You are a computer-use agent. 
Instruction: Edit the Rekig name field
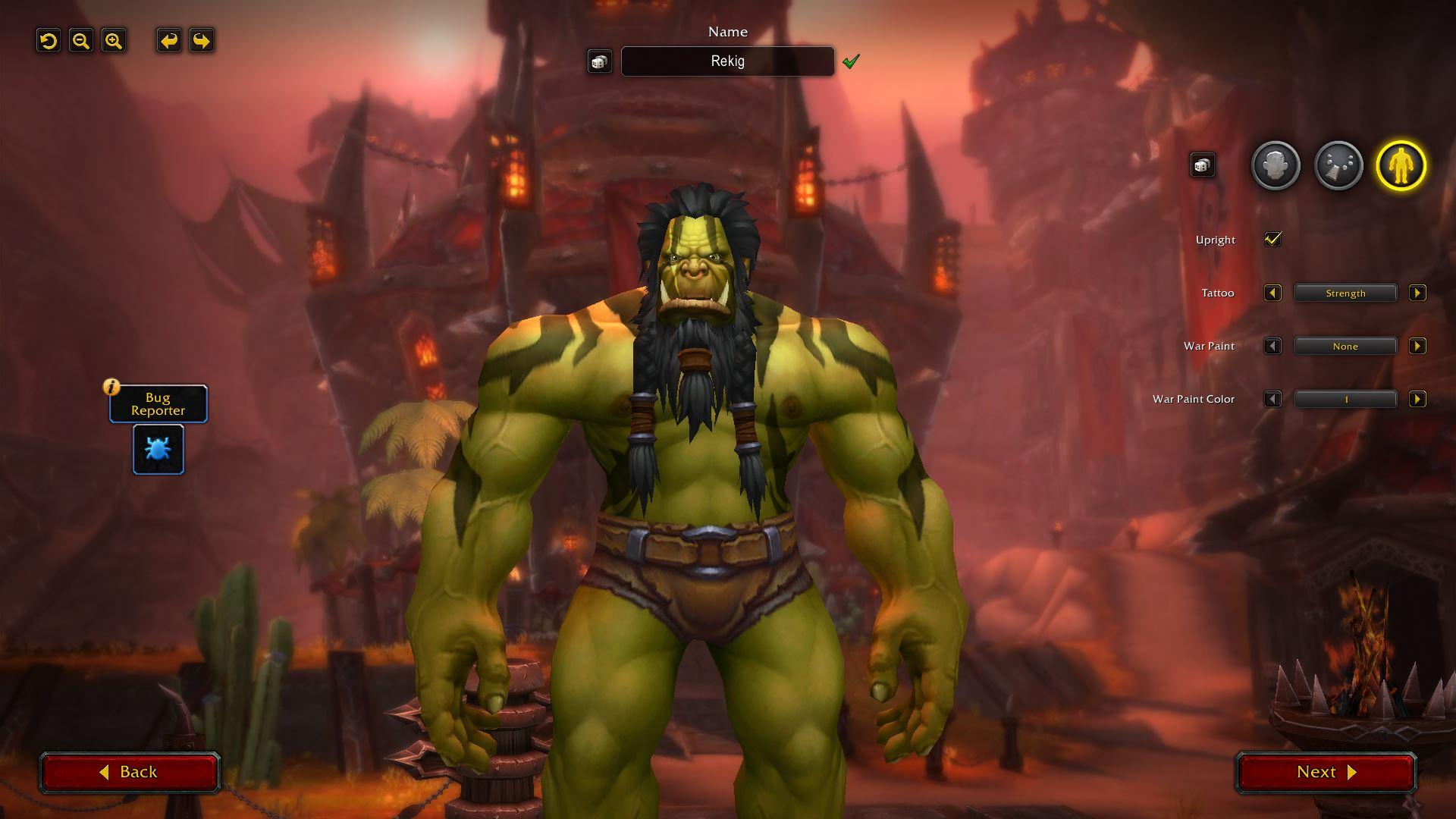click(727, 61)
